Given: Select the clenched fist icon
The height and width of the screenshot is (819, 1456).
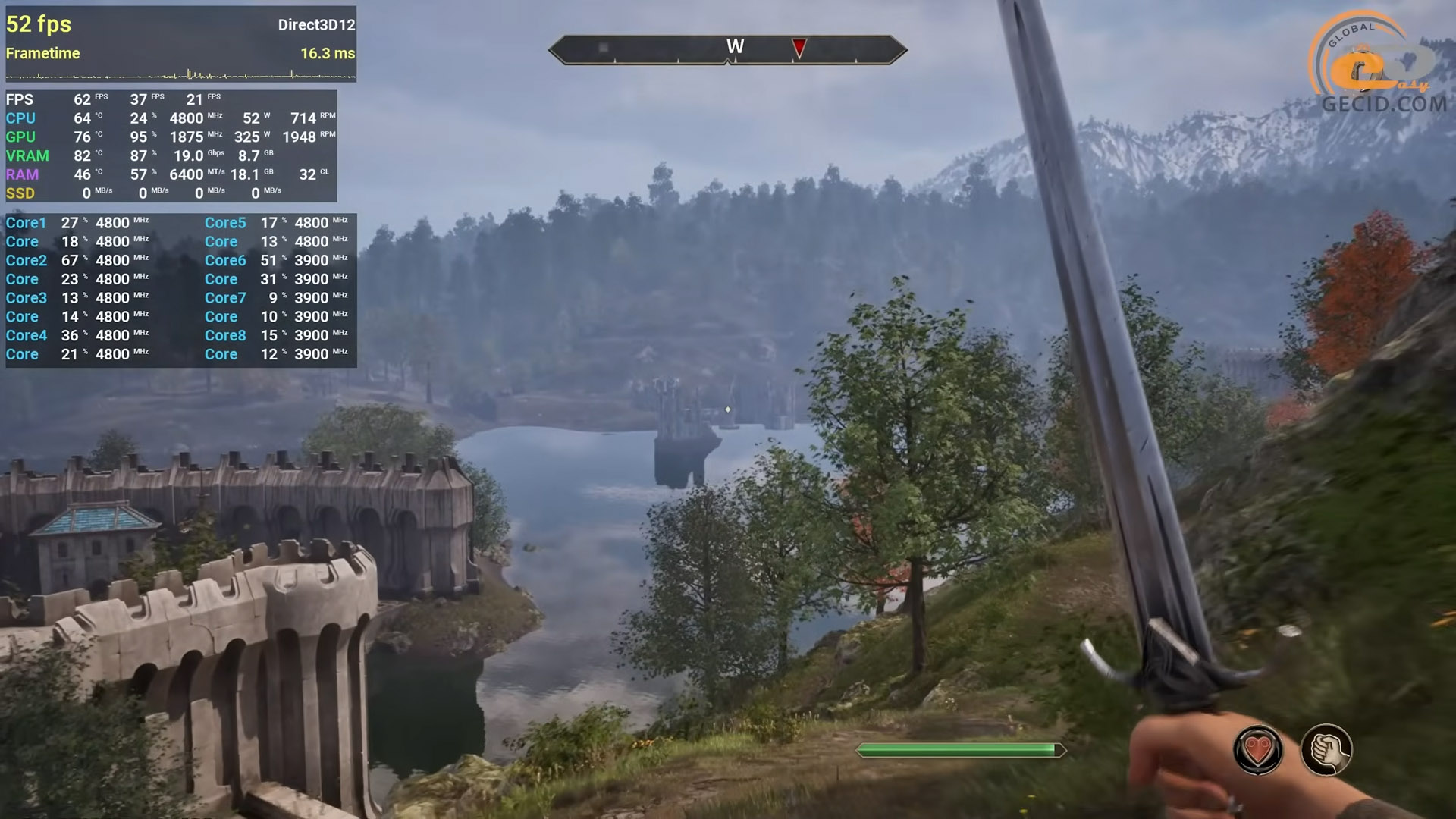Looking at the screenshot, I should click(x=1326, y=750).
